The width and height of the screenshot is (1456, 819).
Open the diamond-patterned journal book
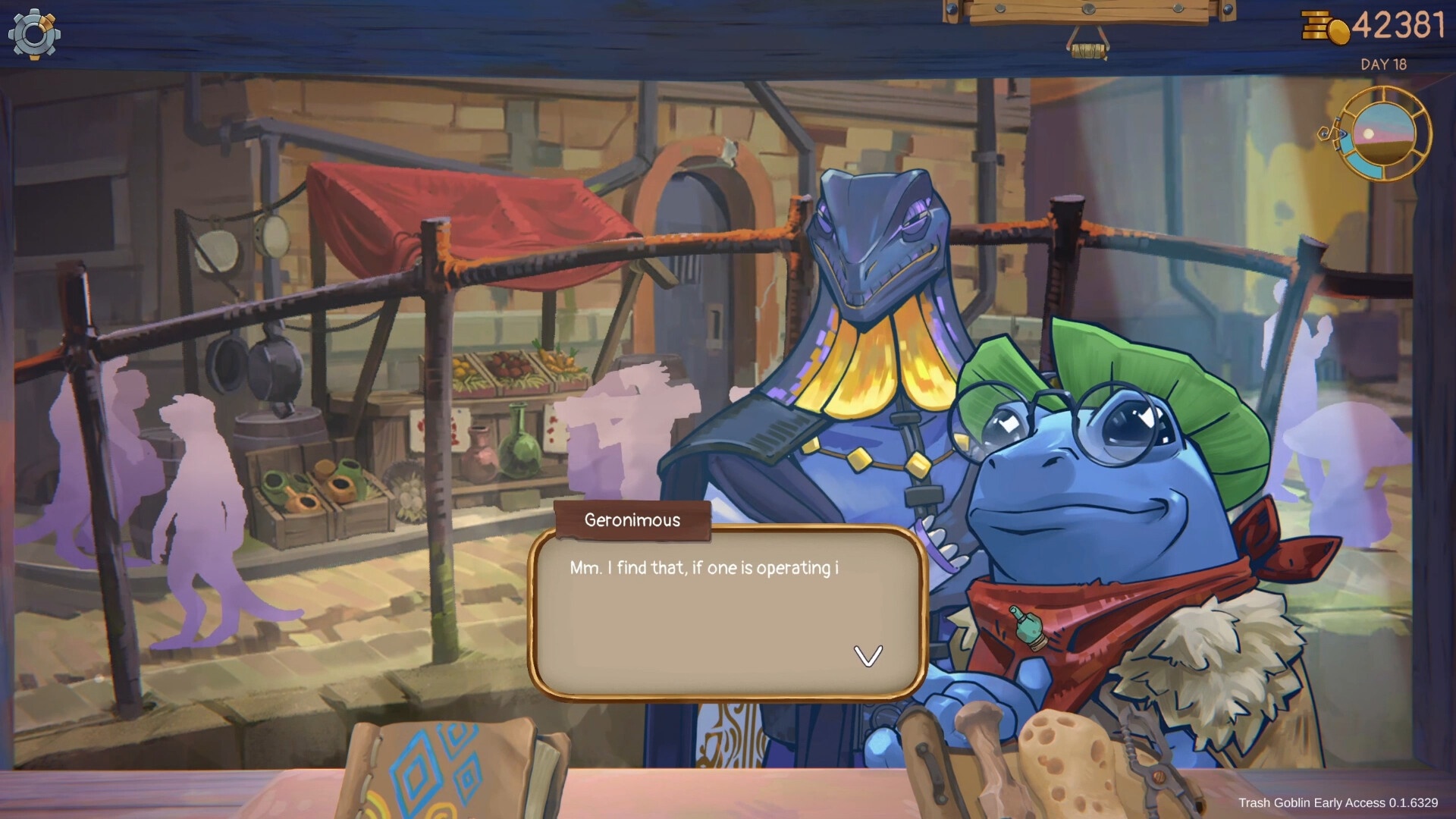(447, 770)
